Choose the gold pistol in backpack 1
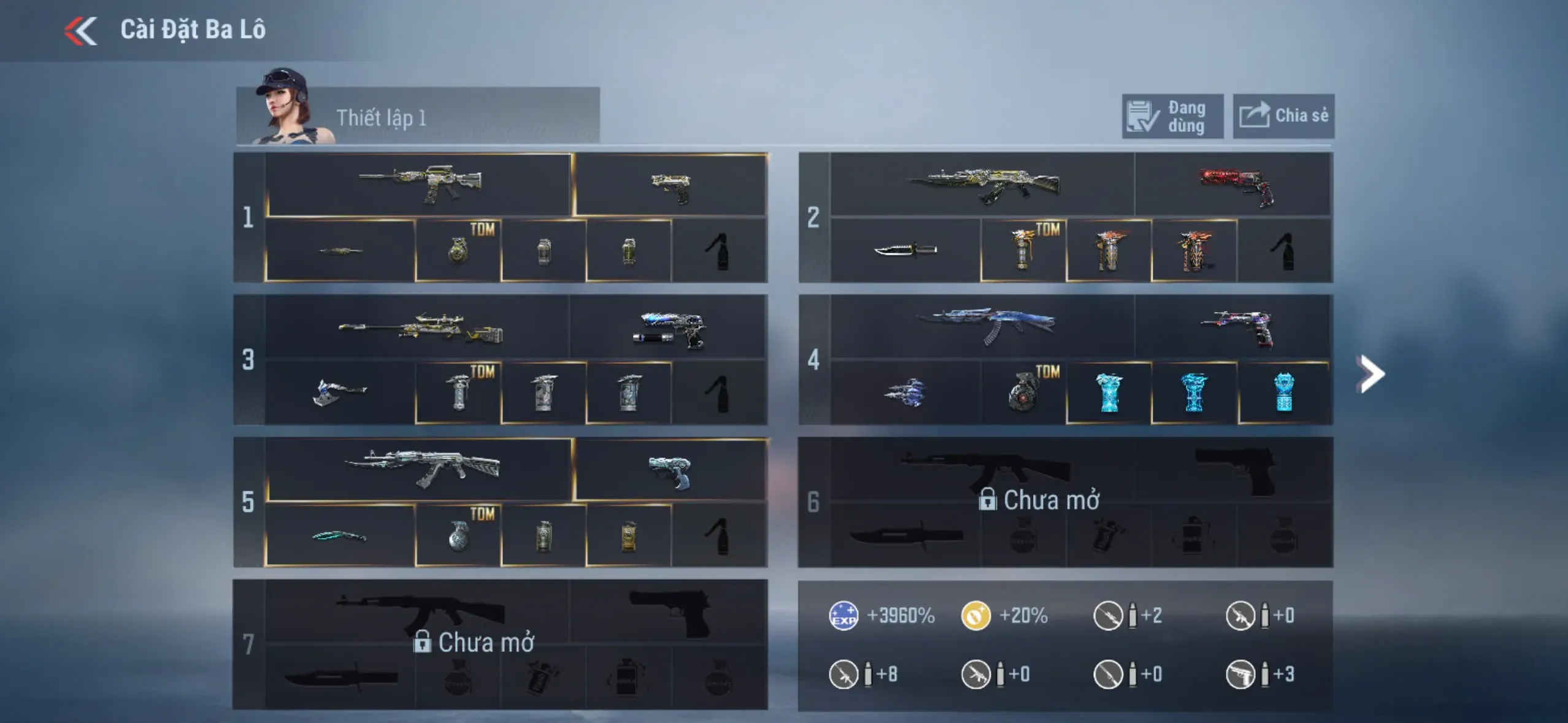1568x723 pixels. [x=671, y=186]
